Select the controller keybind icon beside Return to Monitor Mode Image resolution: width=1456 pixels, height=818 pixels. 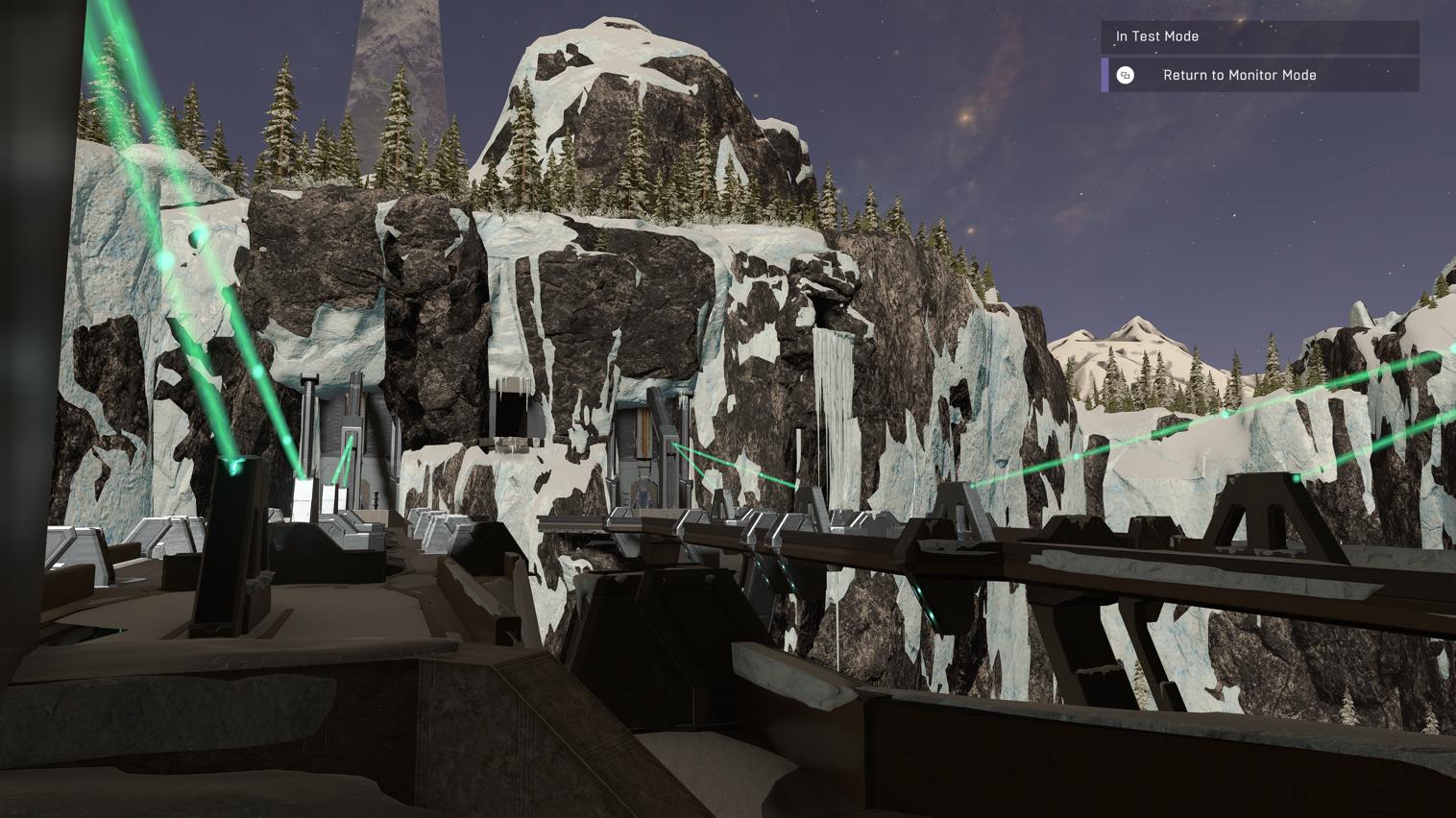[x=1126, y=75]
